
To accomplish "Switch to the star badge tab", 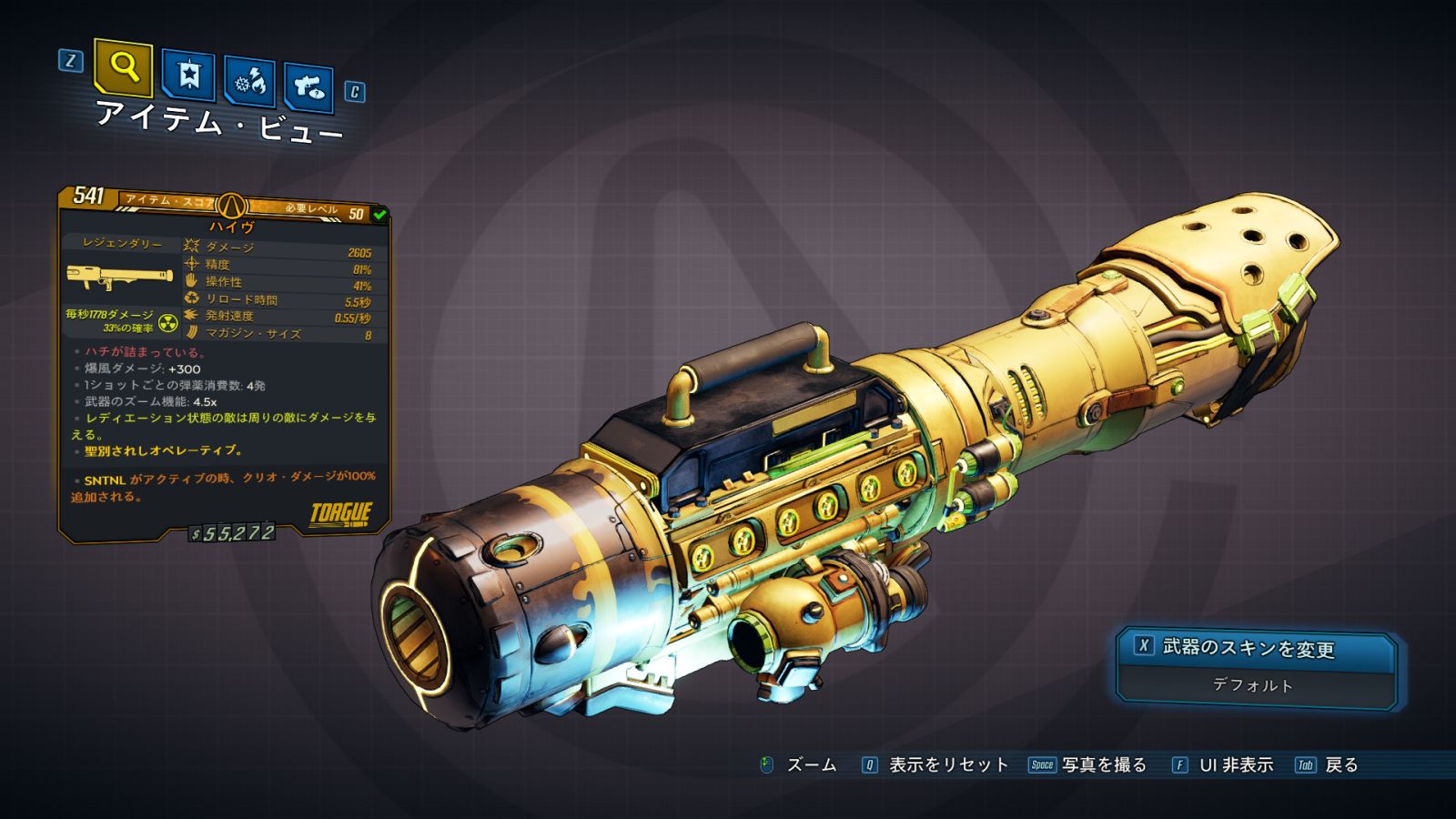I will (x=188, y=76).
